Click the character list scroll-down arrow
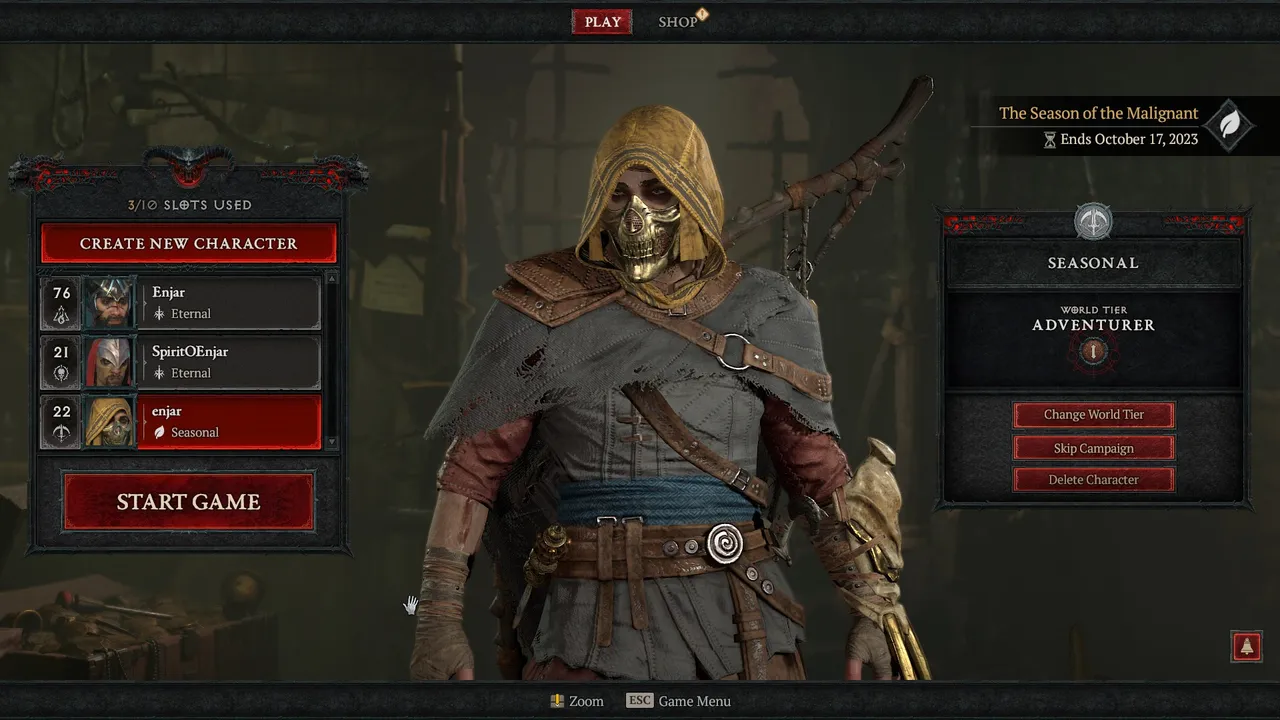 [332, 442]
